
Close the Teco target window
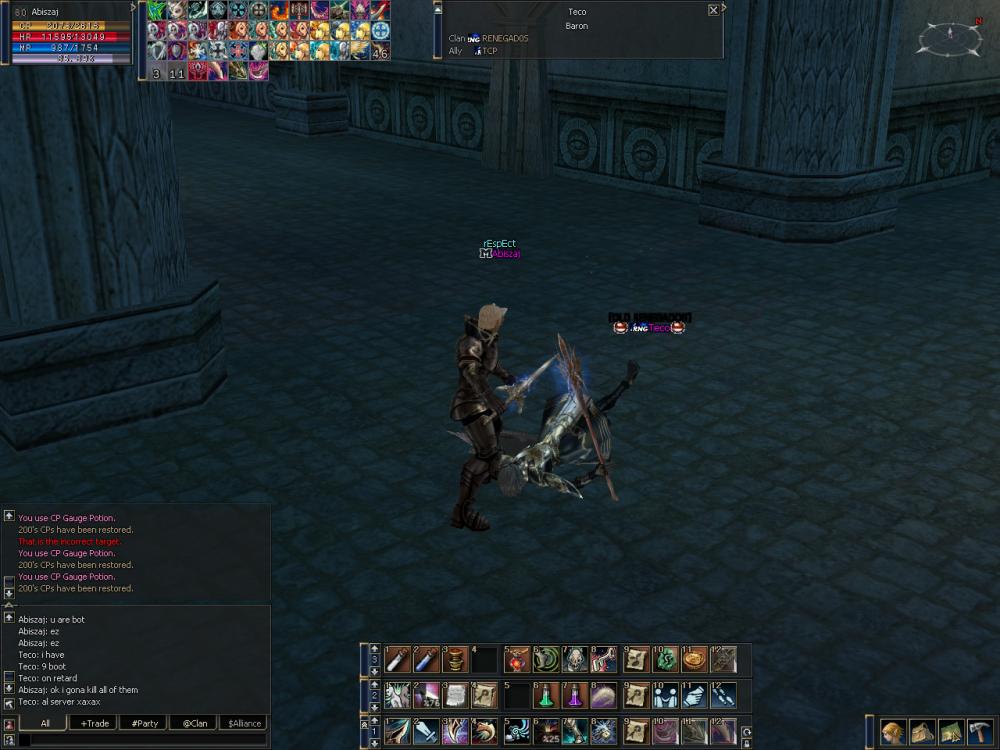coord(713,10)
